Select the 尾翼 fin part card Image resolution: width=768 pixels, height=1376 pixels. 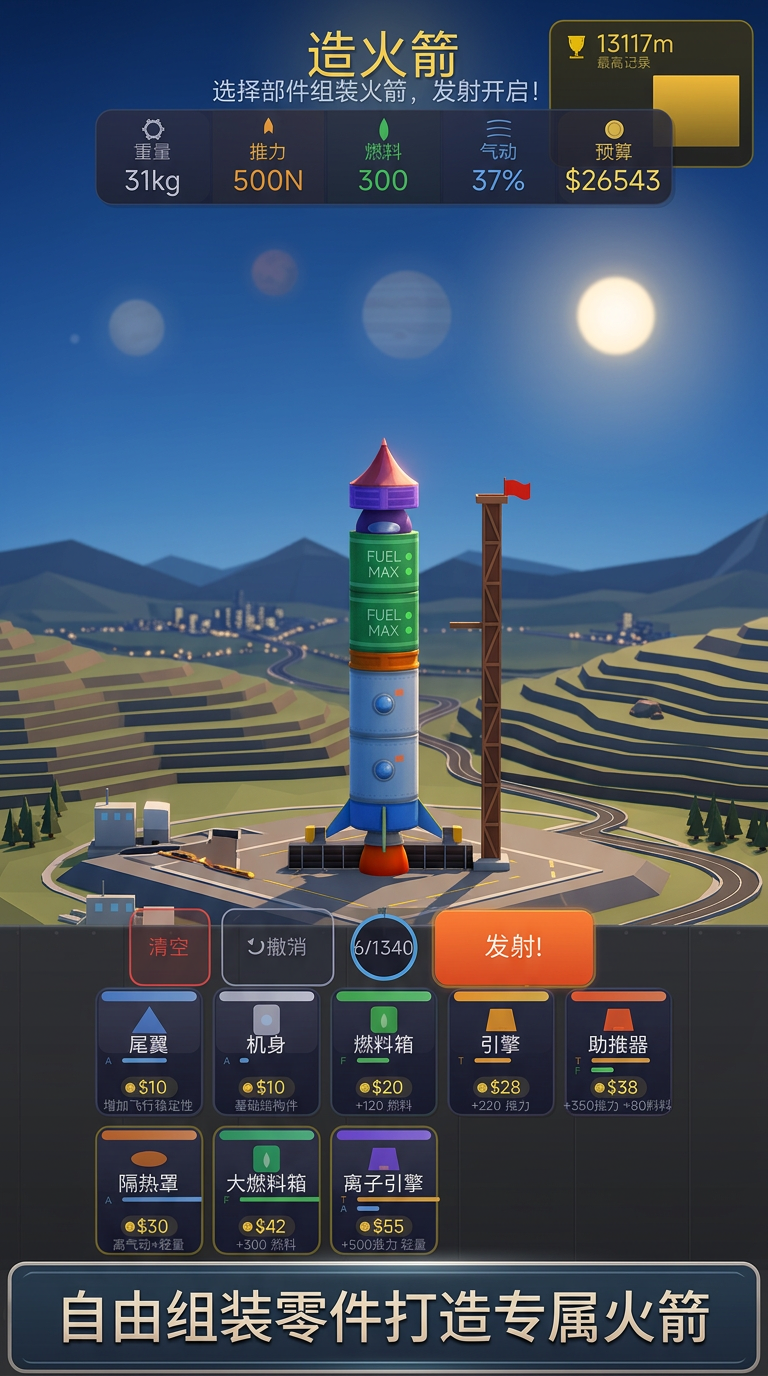tap(149, 1051)
